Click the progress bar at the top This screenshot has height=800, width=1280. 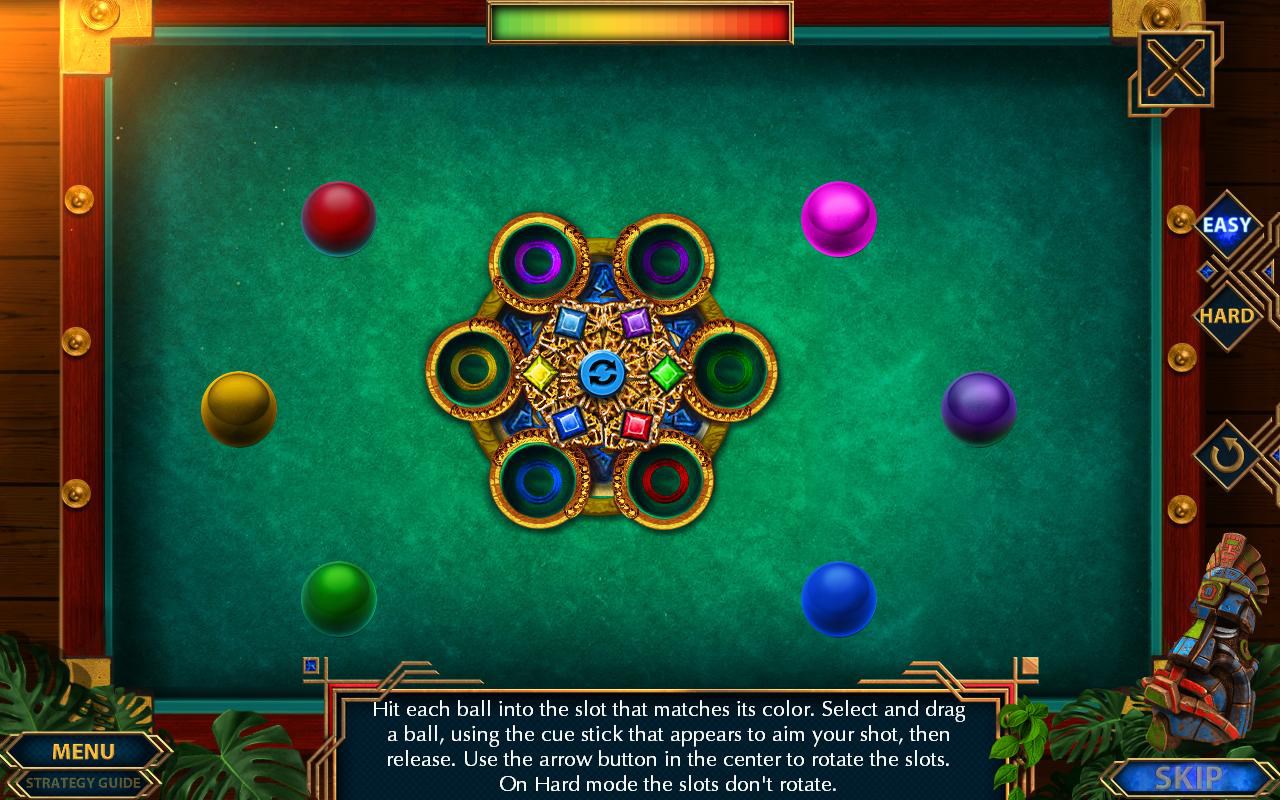pos(640,20)
